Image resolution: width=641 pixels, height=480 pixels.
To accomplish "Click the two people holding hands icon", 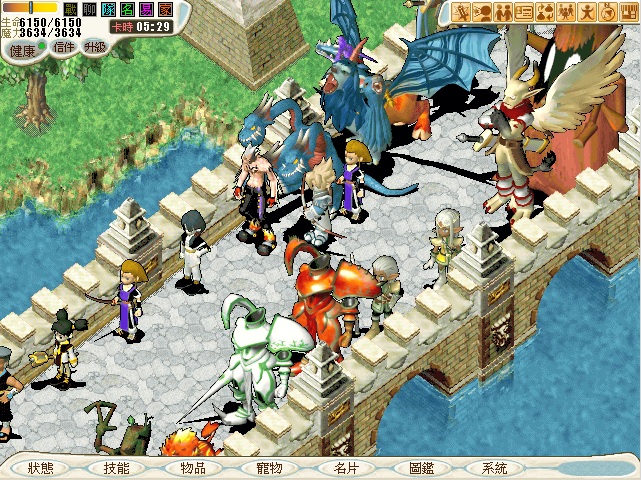I will click(504, 12).
